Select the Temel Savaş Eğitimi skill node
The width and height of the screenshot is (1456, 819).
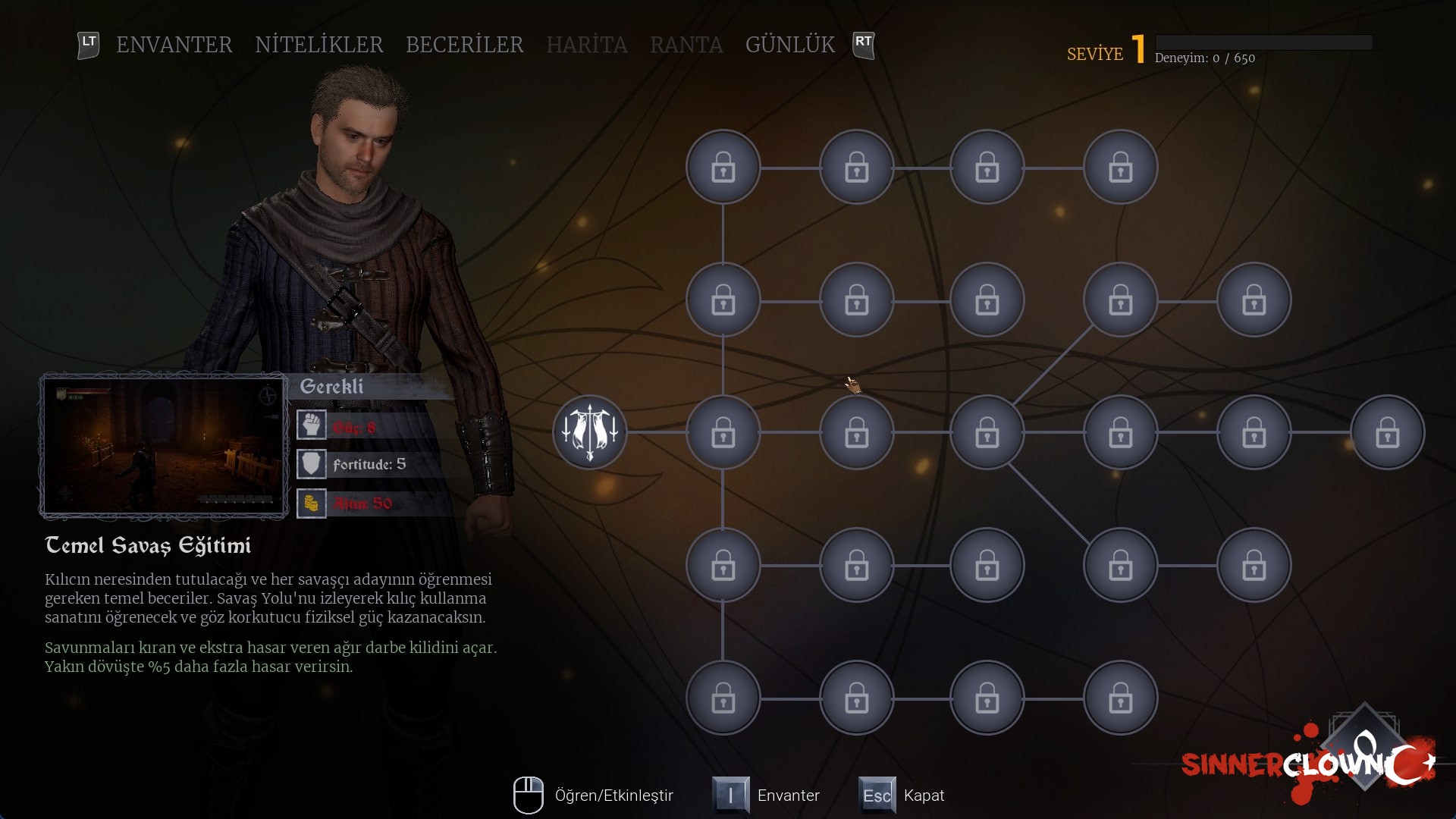coord(590,432)
